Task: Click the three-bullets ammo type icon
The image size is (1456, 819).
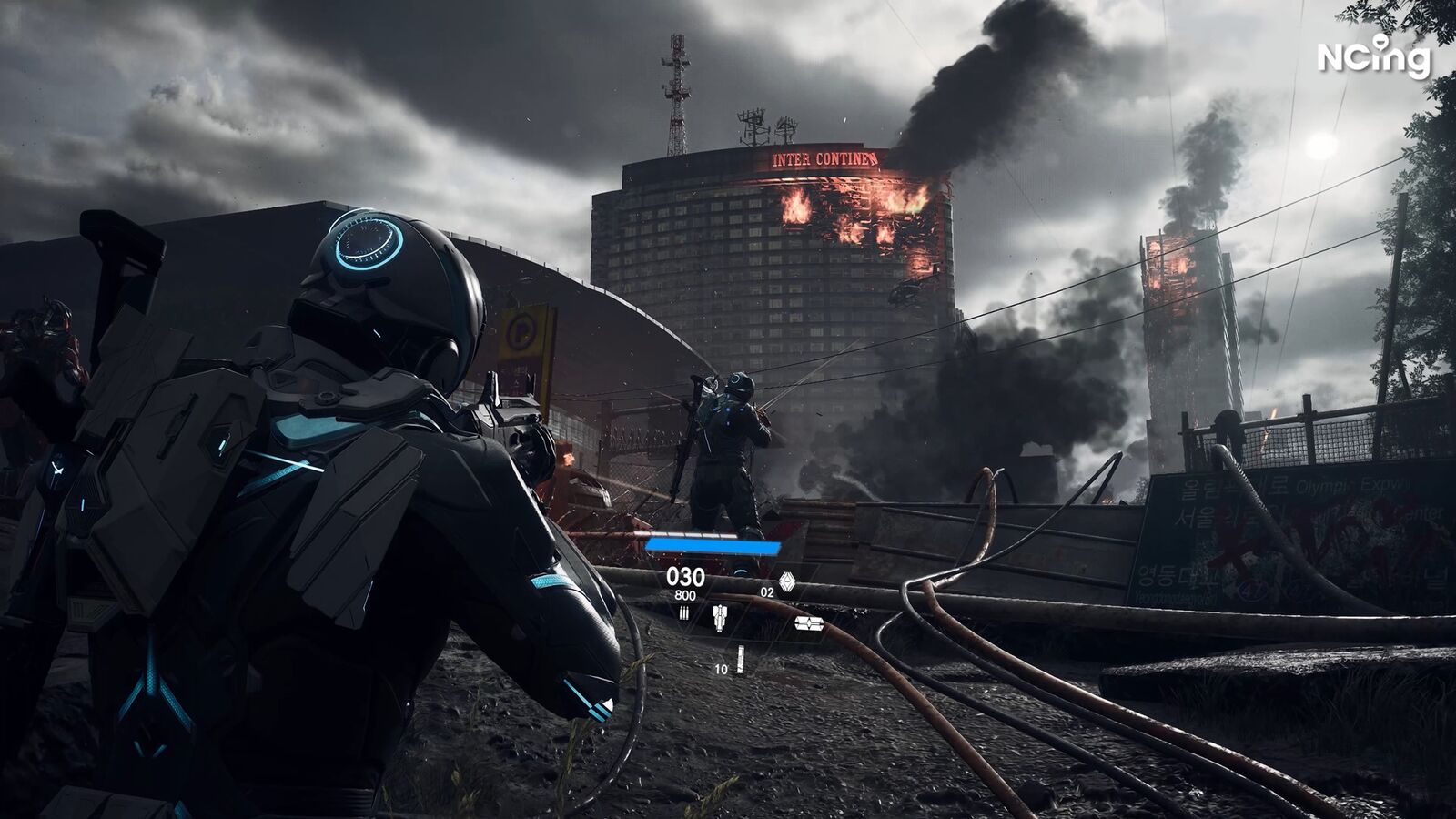Action: click(x=684, y=613)
